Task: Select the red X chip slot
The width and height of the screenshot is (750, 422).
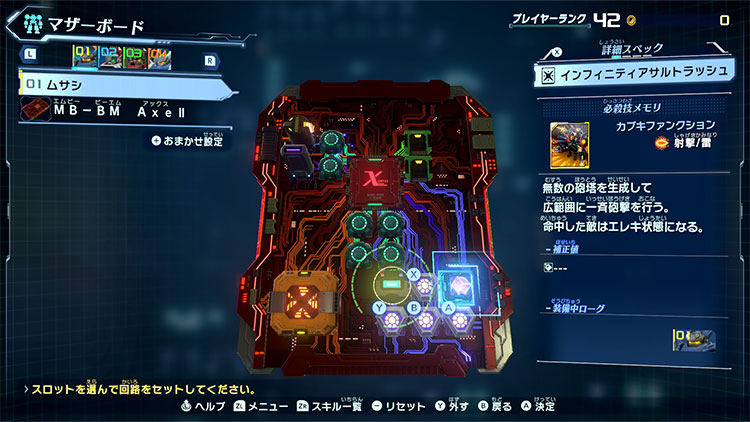Action: 372,180
